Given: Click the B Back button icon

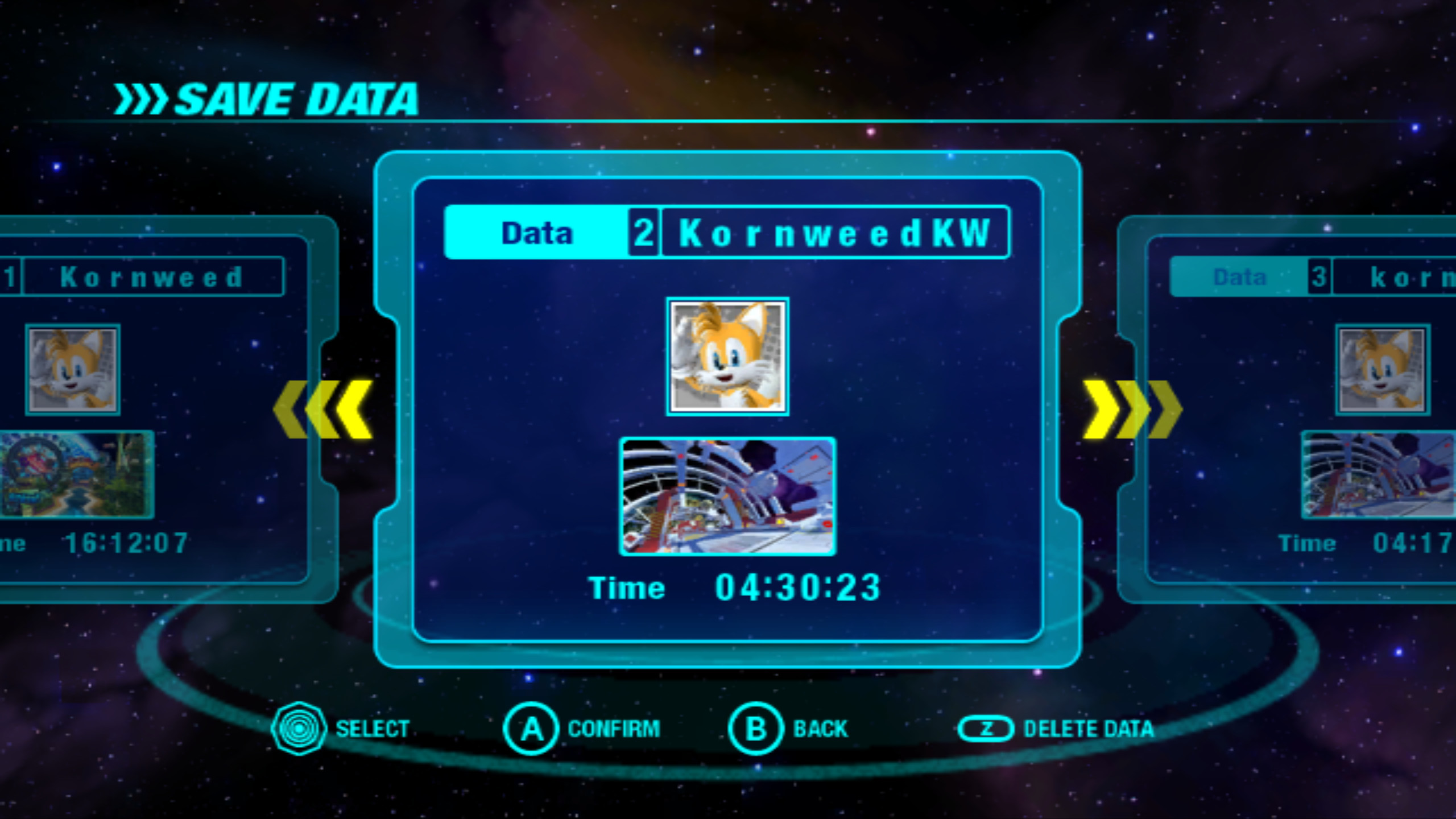Looking at the screenshot, I should [x=754, y=729].
